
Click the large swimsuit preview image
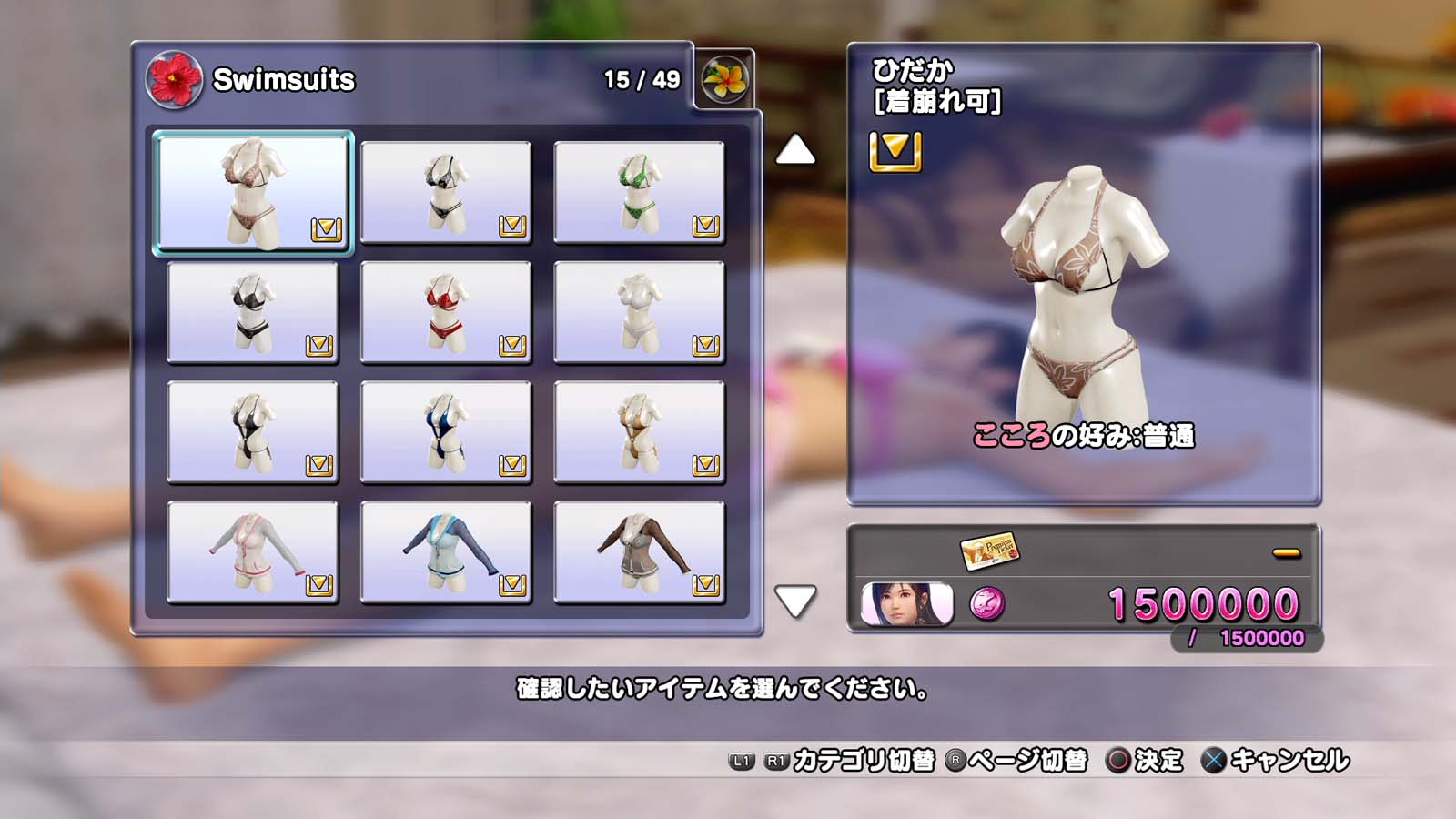(x=1083, y=291)
